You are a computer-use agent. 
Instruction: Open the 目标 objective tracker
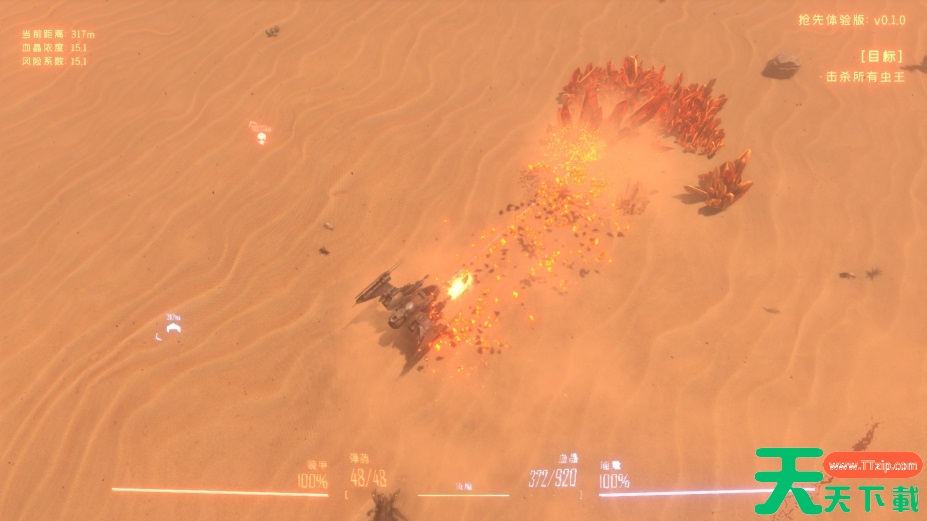[x=880, y=56]
